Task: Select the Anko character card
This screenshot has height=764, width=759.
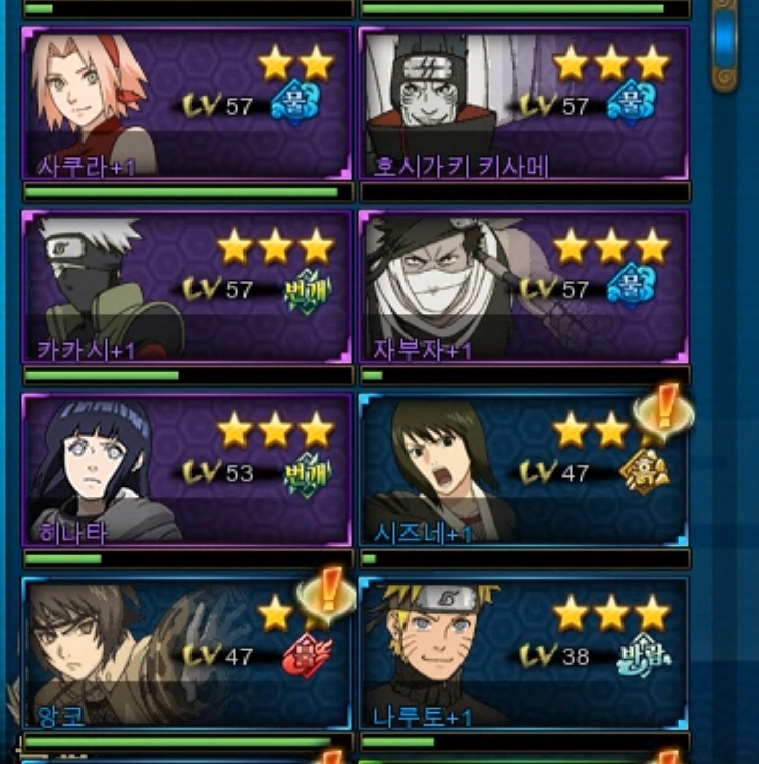Action: pos(187,653)
